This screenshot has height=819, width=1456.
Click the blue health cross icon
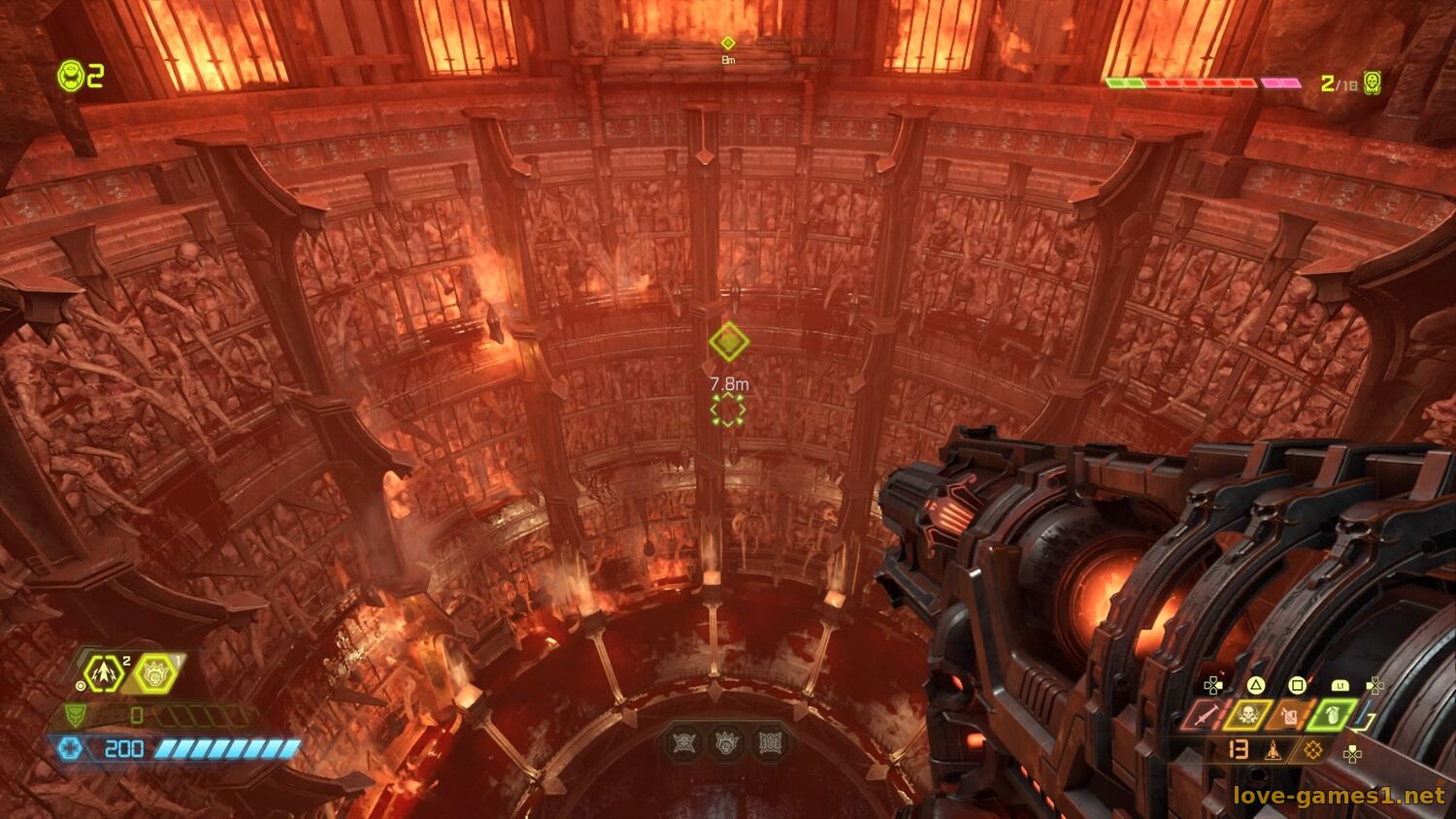tap(70, 748)
